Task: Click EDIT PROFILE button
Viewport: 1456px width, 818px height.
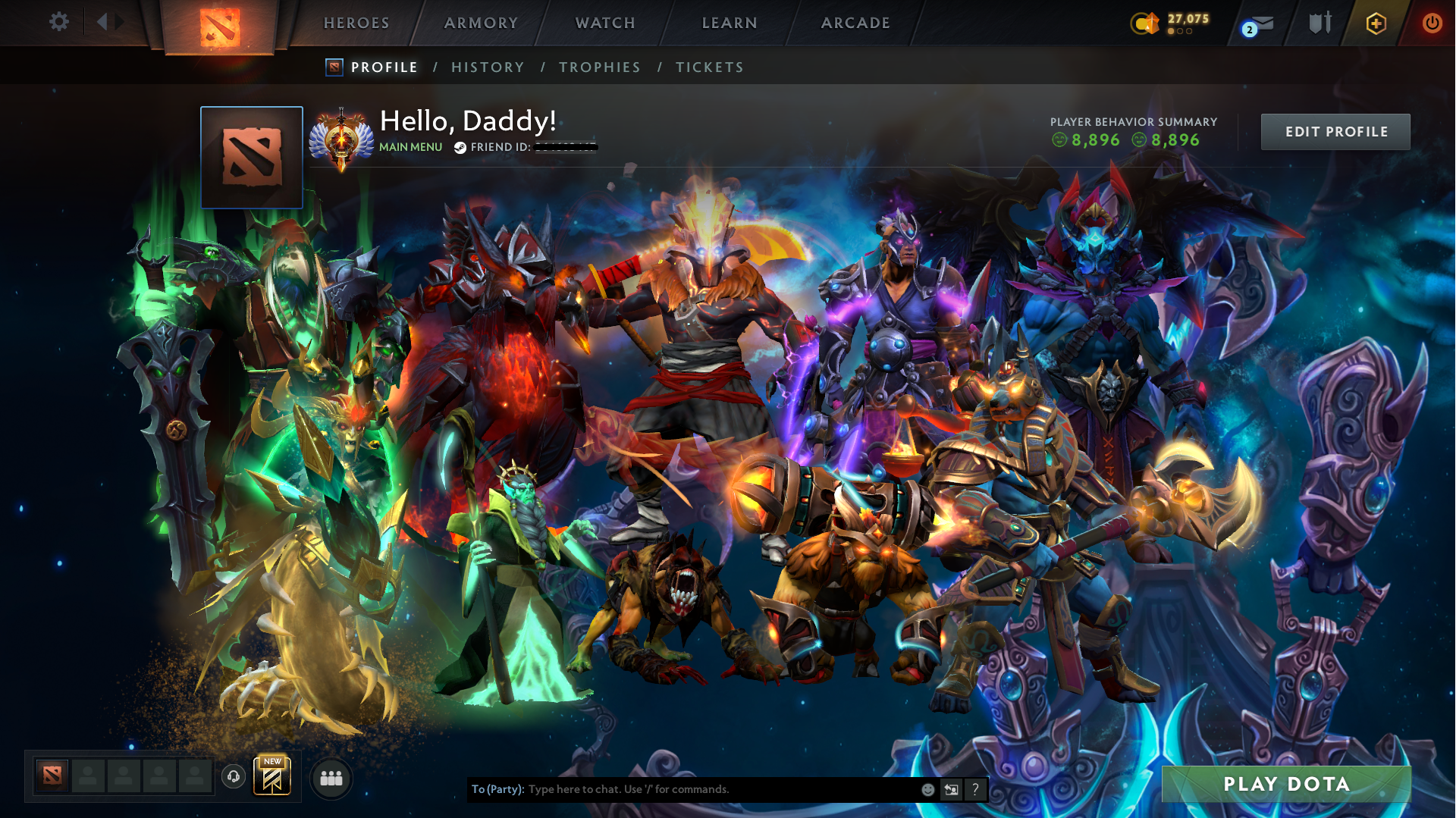Action: tap(1335, 131)
